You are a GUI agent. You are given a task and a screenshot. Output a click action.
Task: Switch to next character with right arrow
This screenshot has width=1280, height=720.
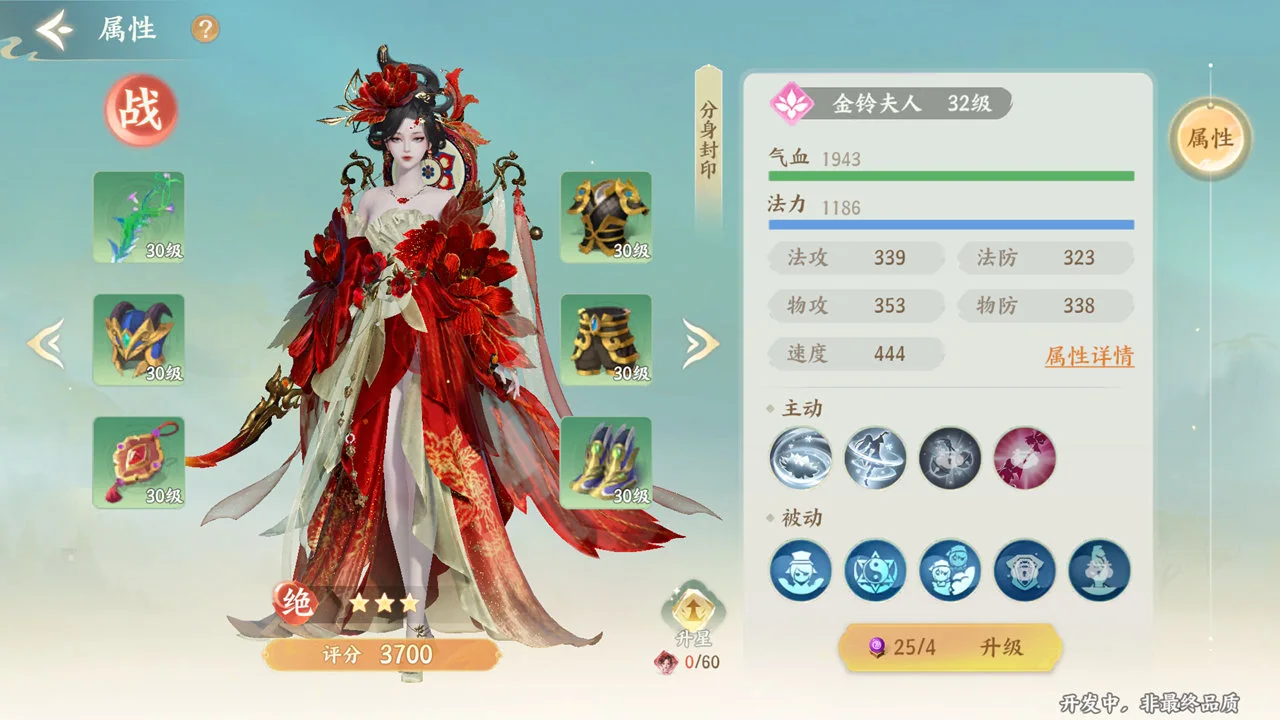700,343
